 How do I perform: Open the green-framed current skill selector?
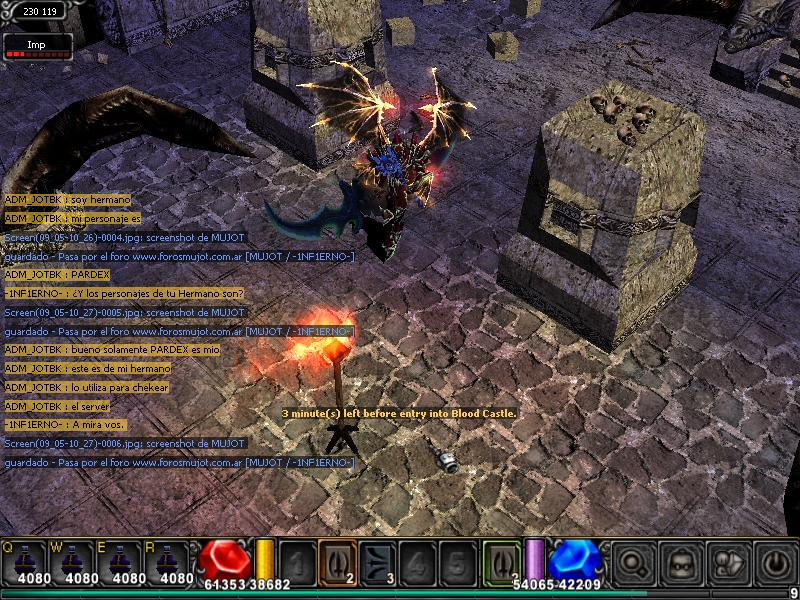tap(502, 560)
